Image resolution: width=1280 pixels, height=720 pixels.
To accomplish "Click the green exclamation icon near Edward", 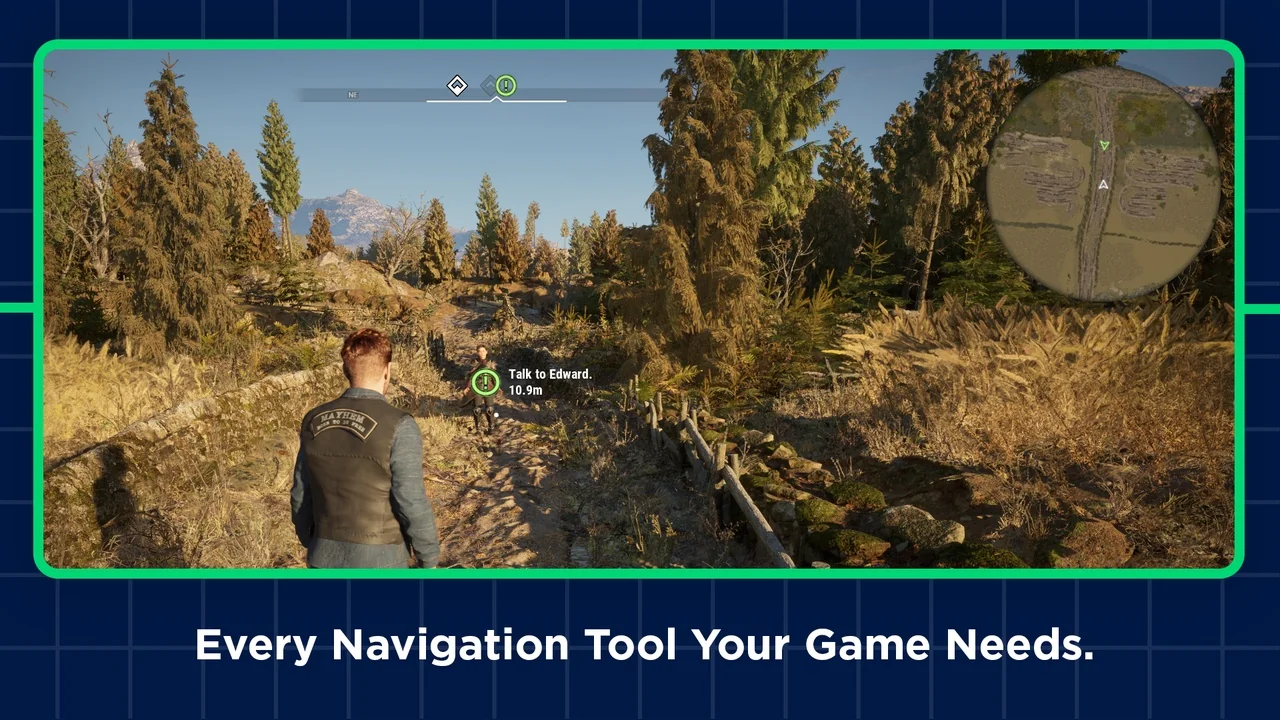I will tap(485, 382).
